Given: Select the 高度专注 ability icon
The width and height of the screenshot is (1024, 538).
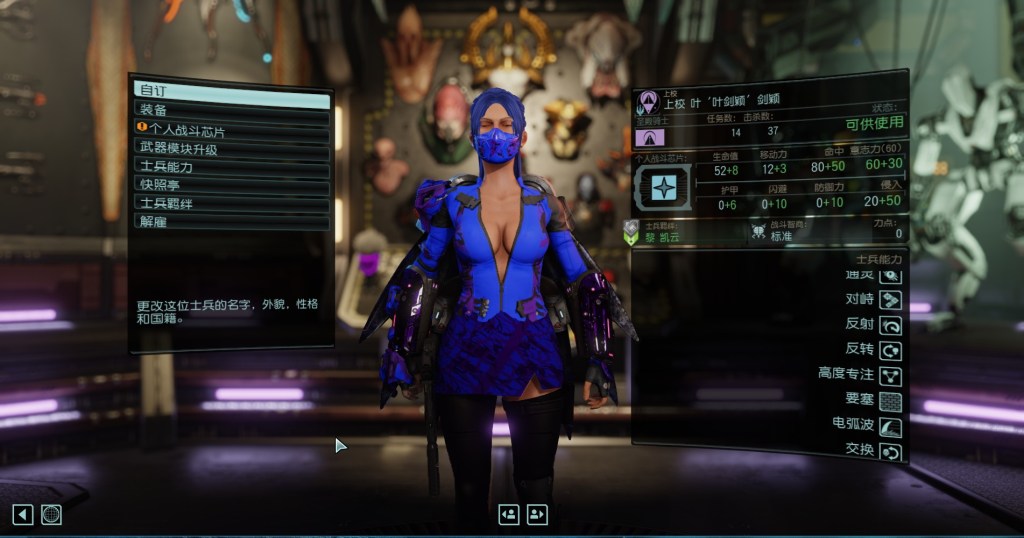Looking at the screenshot, I should pyautogui.click(x=890, y=376).
